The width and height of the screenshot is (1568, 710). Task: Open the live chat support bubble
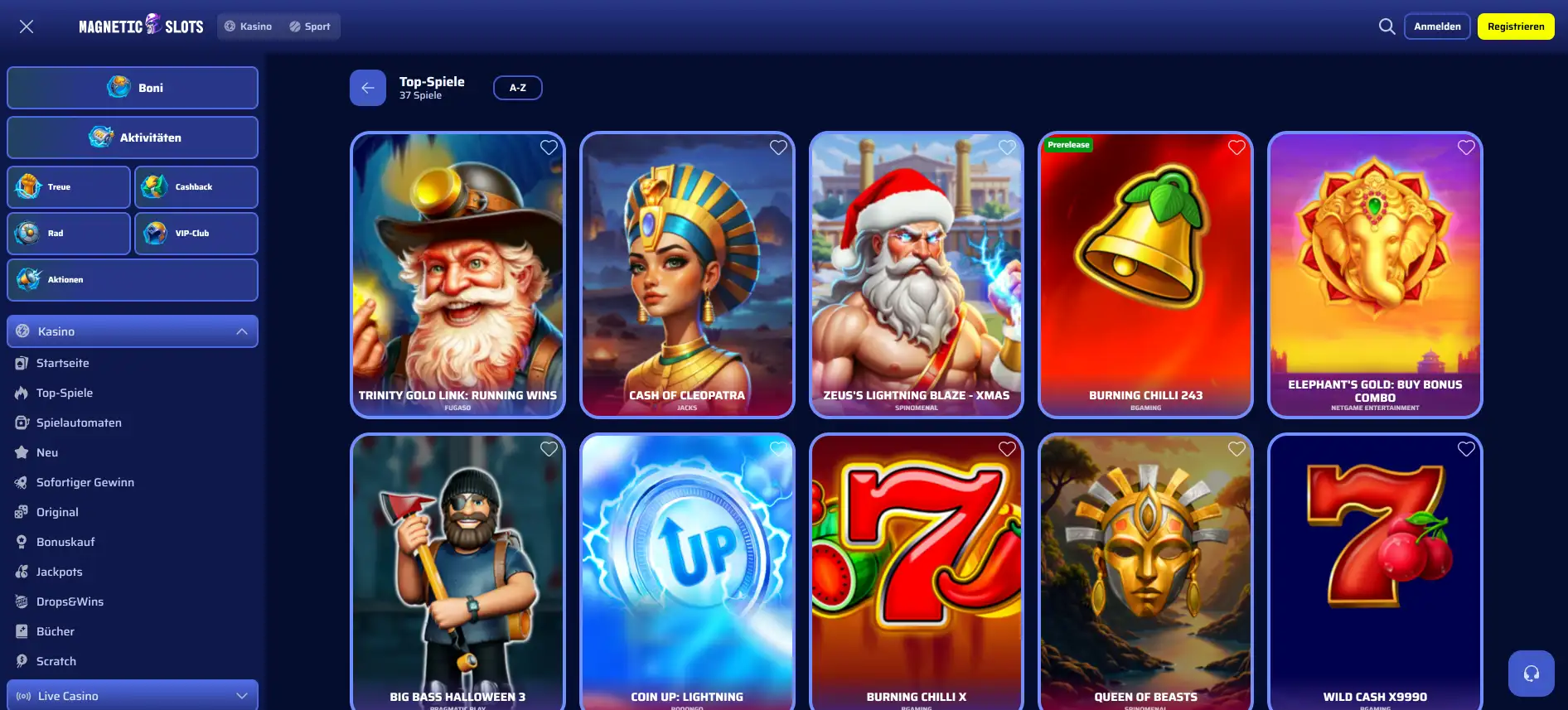1531,673
